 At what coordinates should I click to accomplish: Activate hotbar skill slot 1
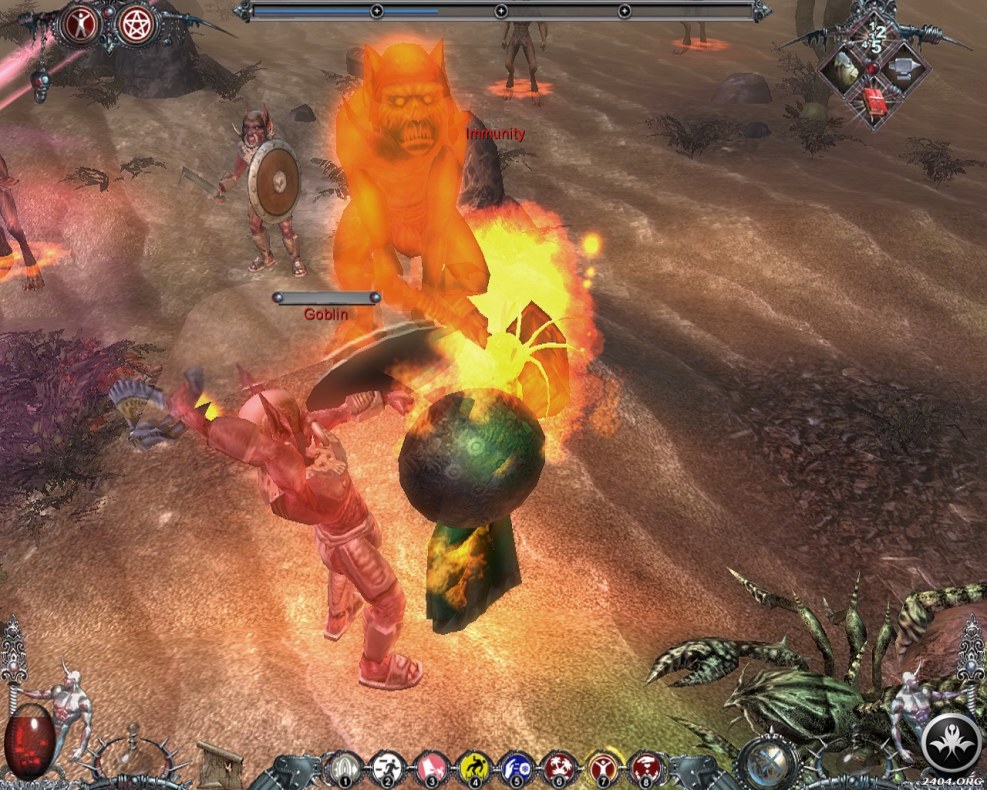tap(343, 768)
